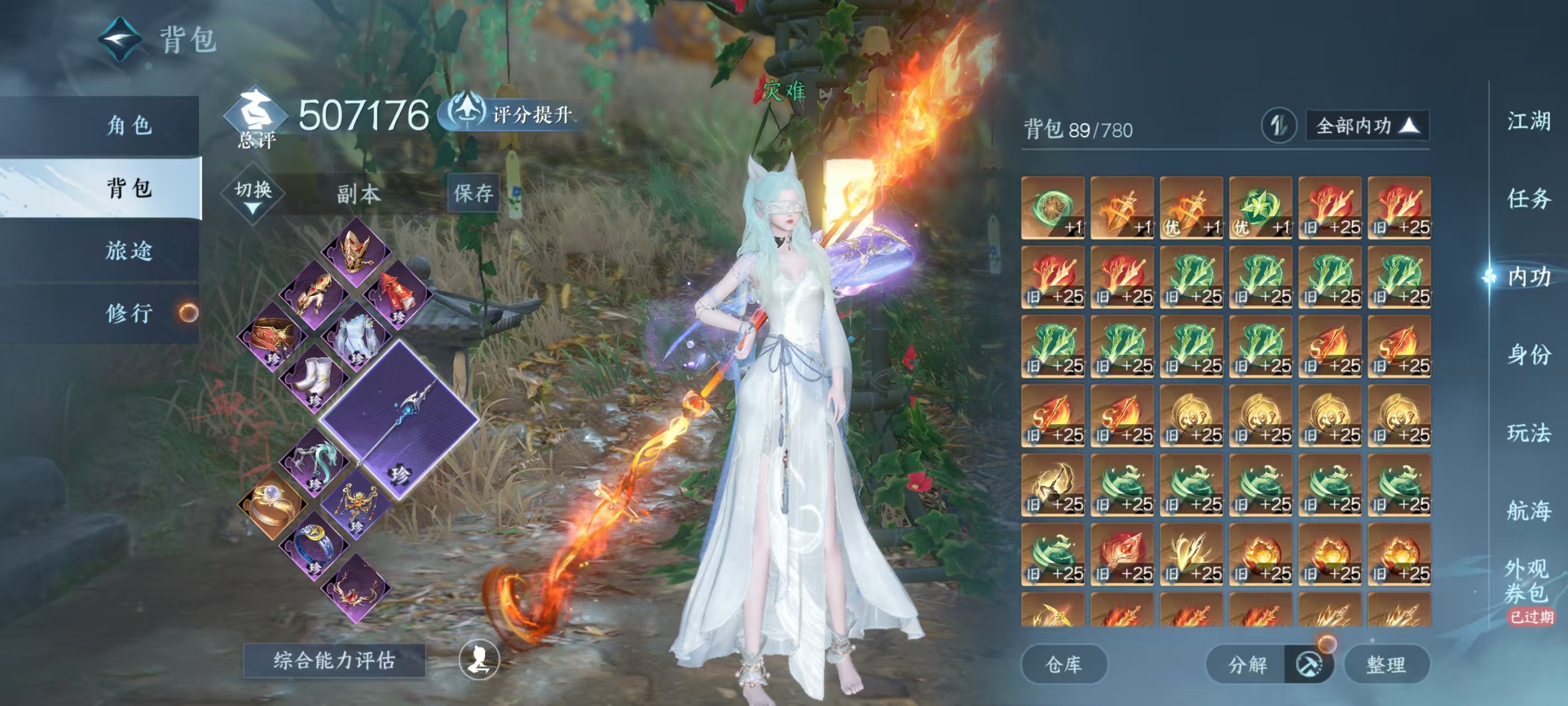Open the 全部内功 filter dropdown
The height and width of the screenshot is (706, 1568).
[x=1366, y=126]
